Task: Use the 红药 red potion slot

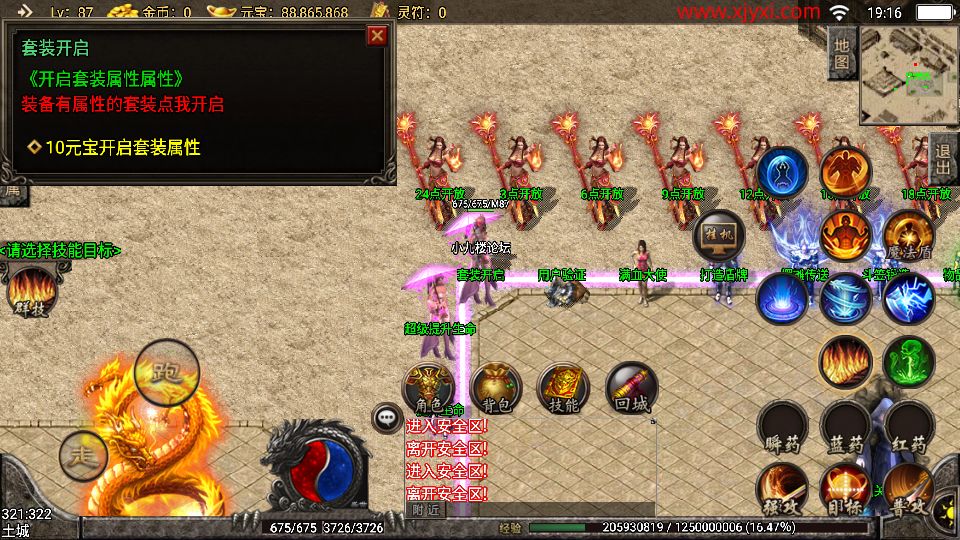Action: pyautogui.click(x=910, y=428)
